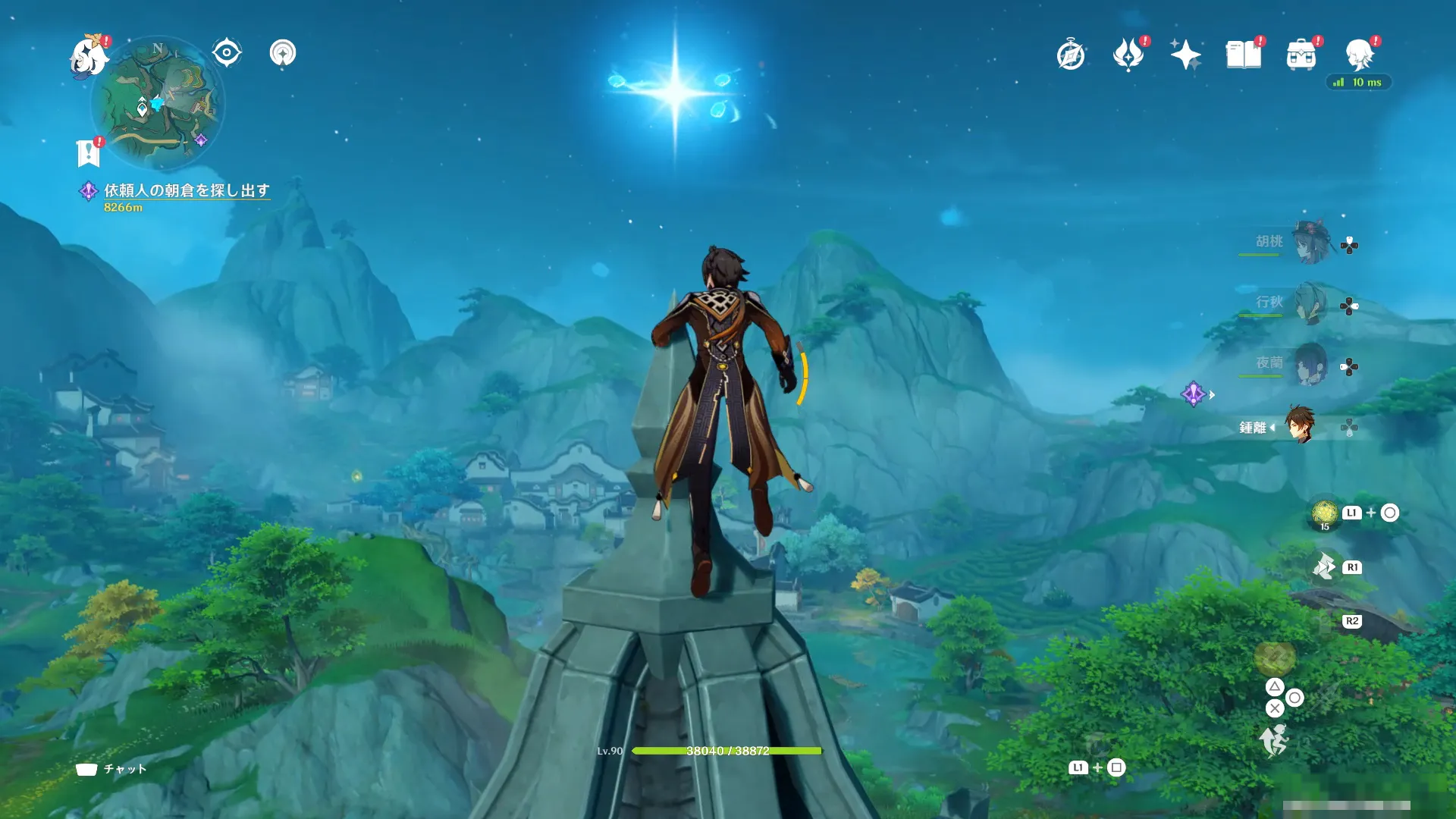This screenshot has height=819, width=1456.
Task: Trigger the sprint running figure icon
Action: (x=1275, y=739)
